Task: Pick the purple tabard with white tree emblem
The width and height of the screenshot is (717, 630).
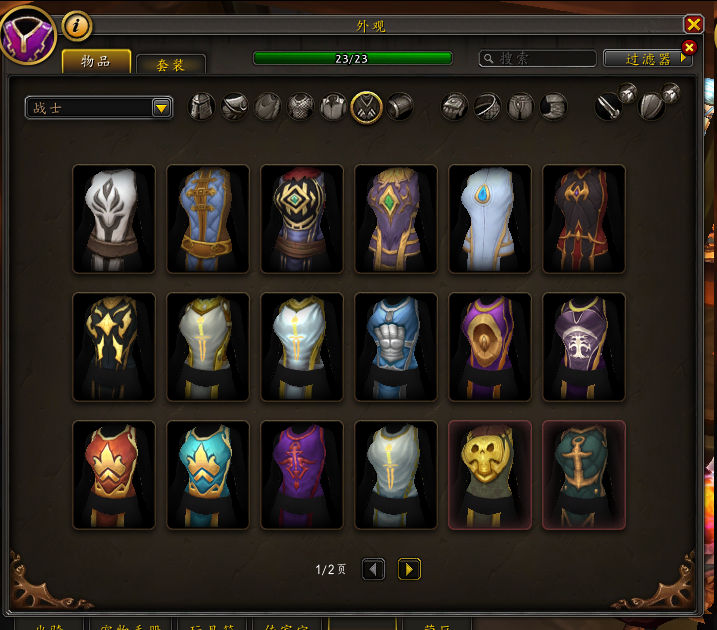Action: click(584, 347)
